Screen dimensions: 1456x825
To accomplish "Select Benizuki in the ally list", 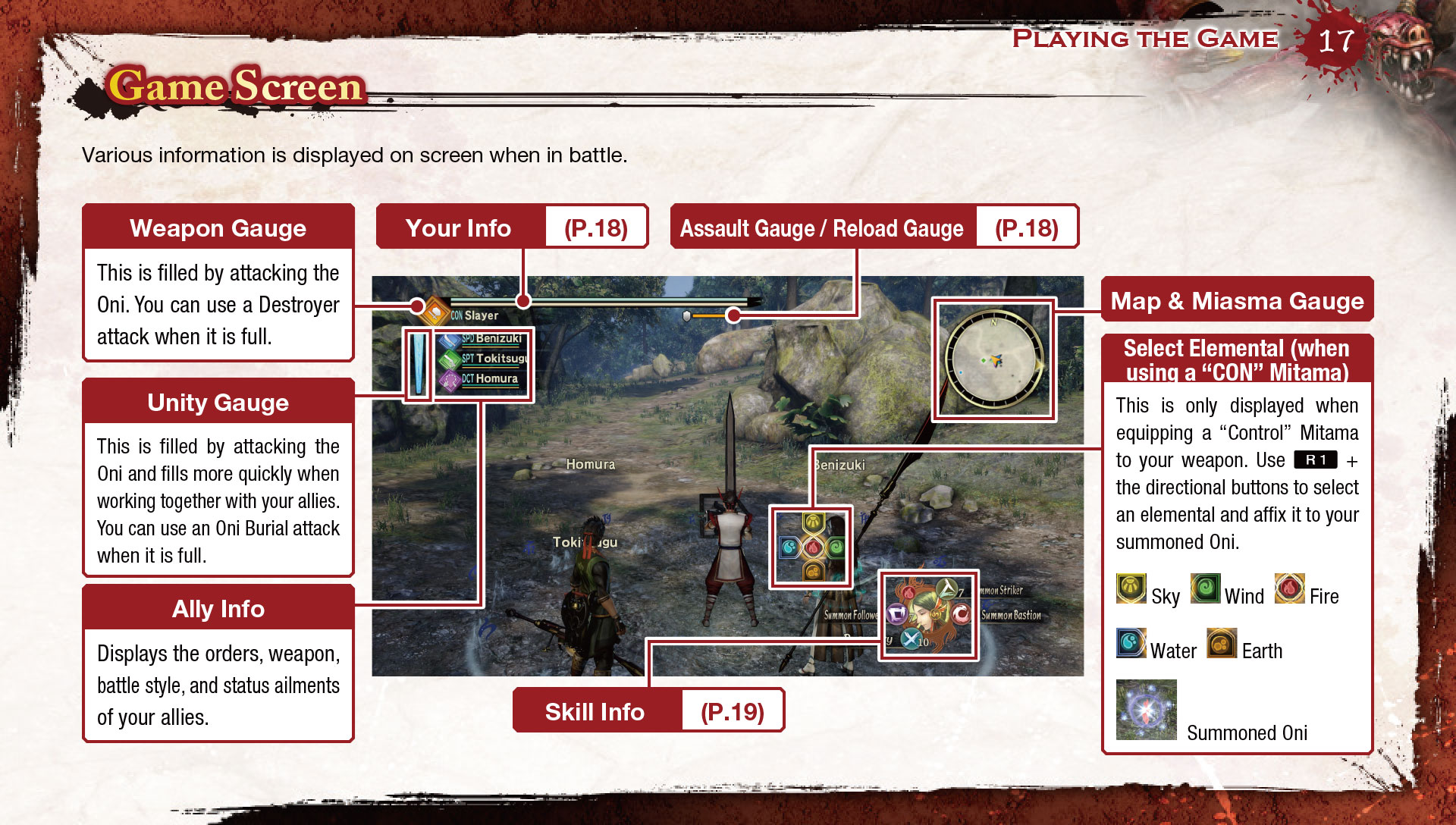I will click(x=485, y=339).
